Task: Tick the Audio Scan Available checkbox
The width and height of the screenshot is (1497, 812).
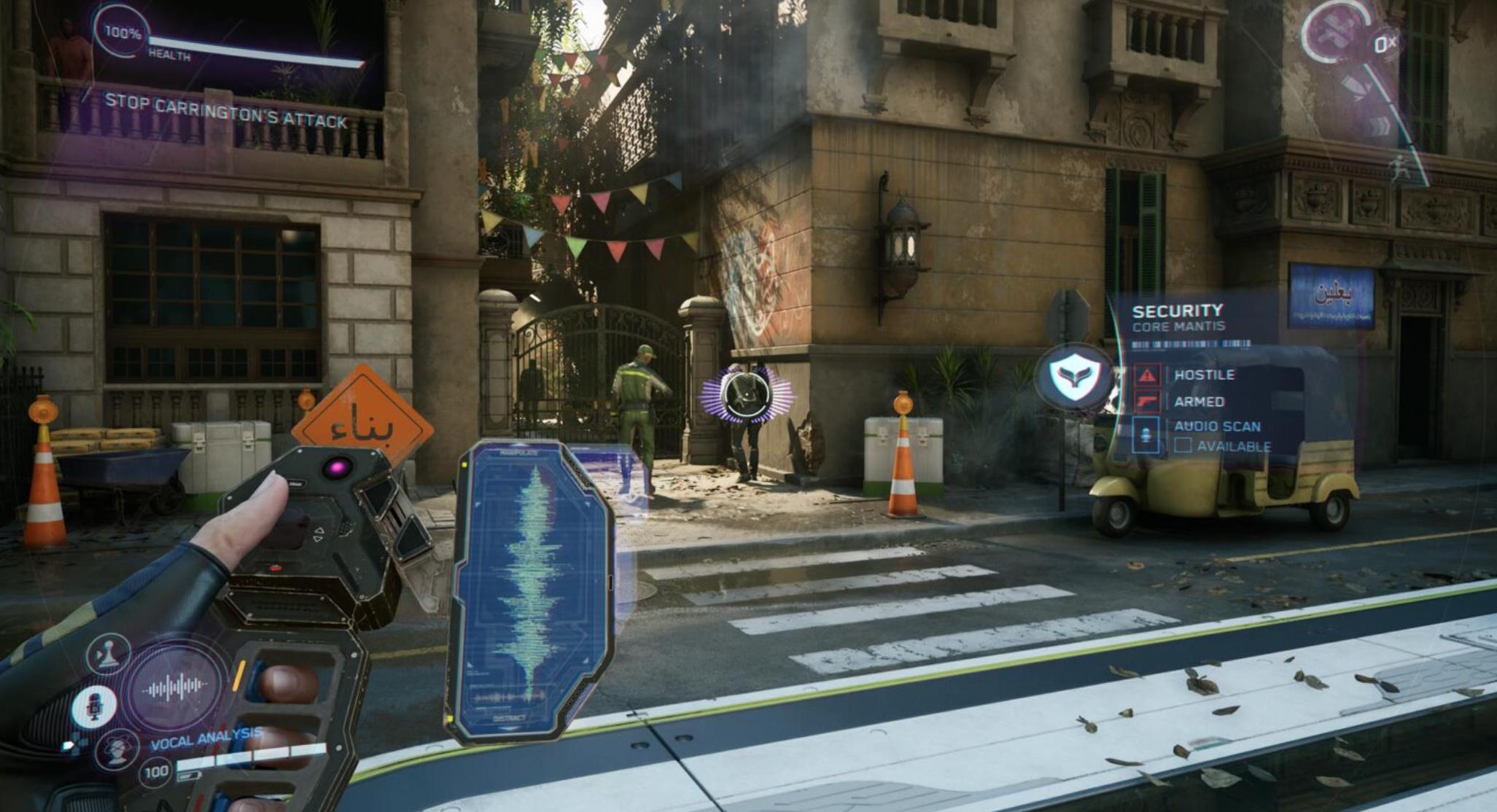Action: pyautogui.click(x=1183, y=445)
